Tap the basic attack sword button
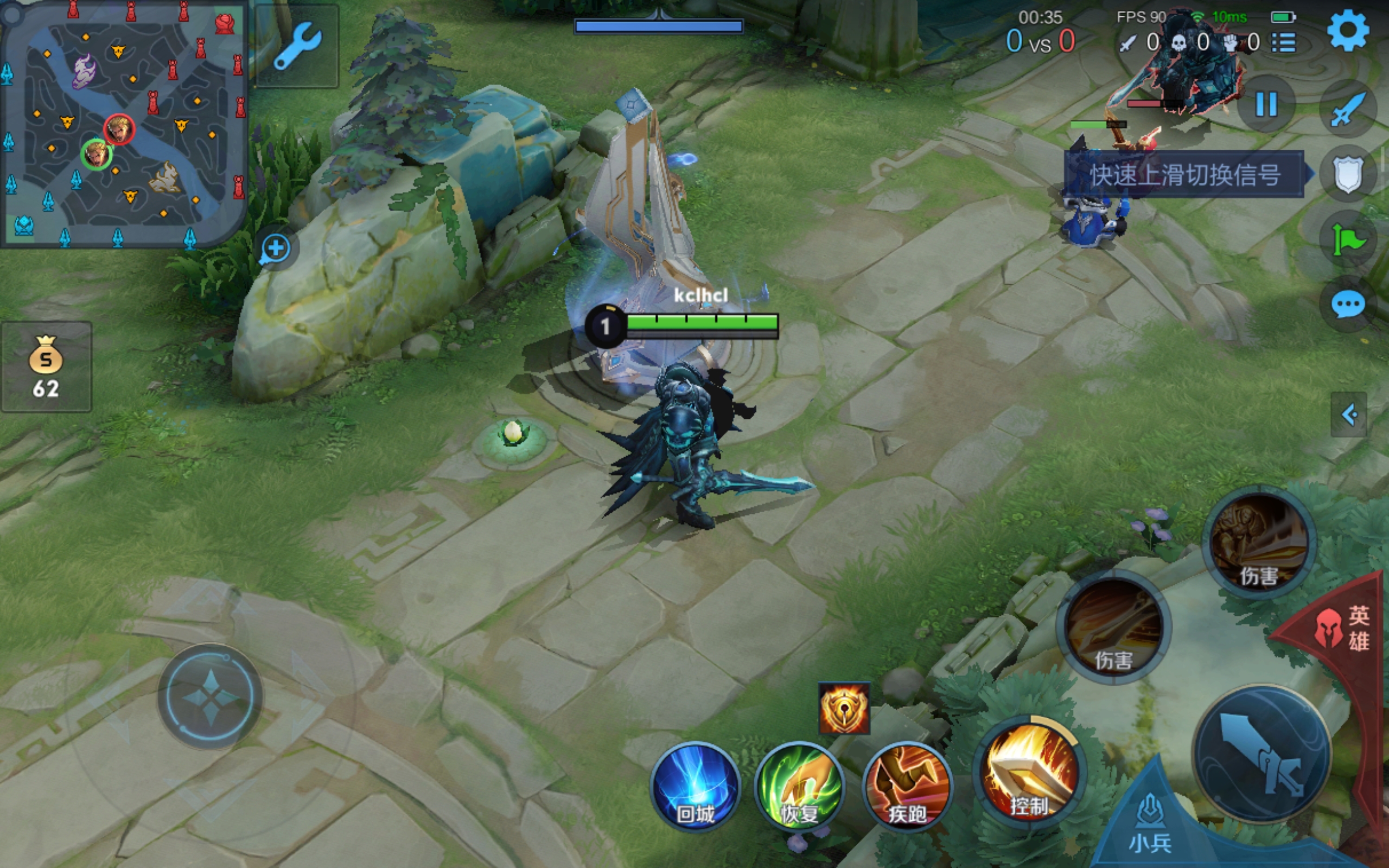Image resolution: width=1389 pixels, height=868 pixels. tap(1263, 753)
